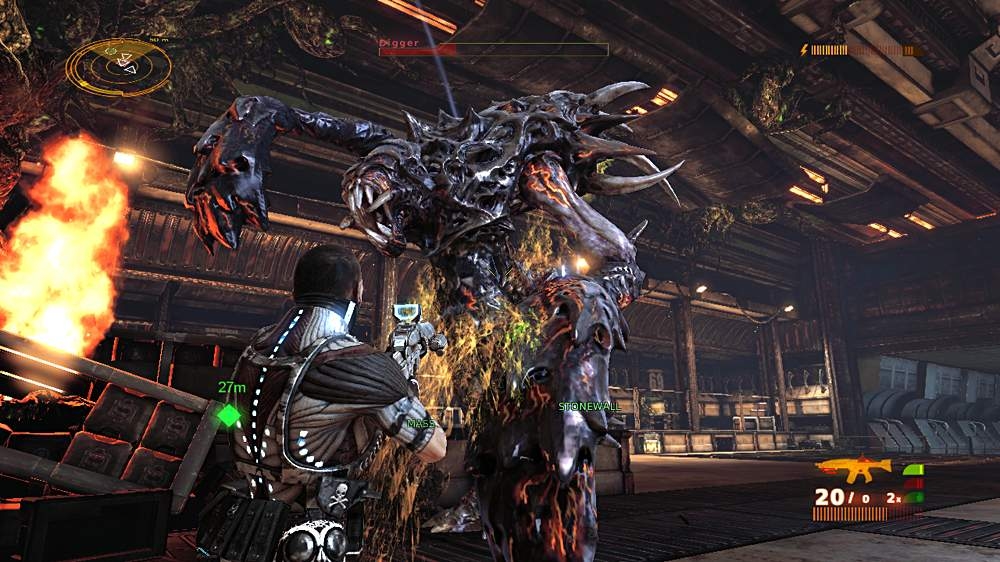The height and width of the screenshot is (562, 1000).
Task: Click the green diamond waypoint marker
Action: 230,415
